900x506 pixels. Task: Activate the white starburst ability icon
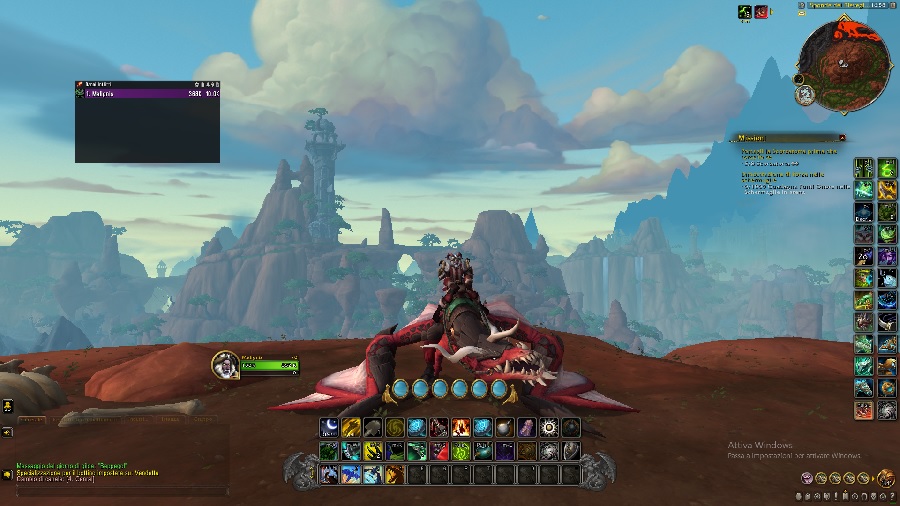pyautogui.click(x=549, y=427)
